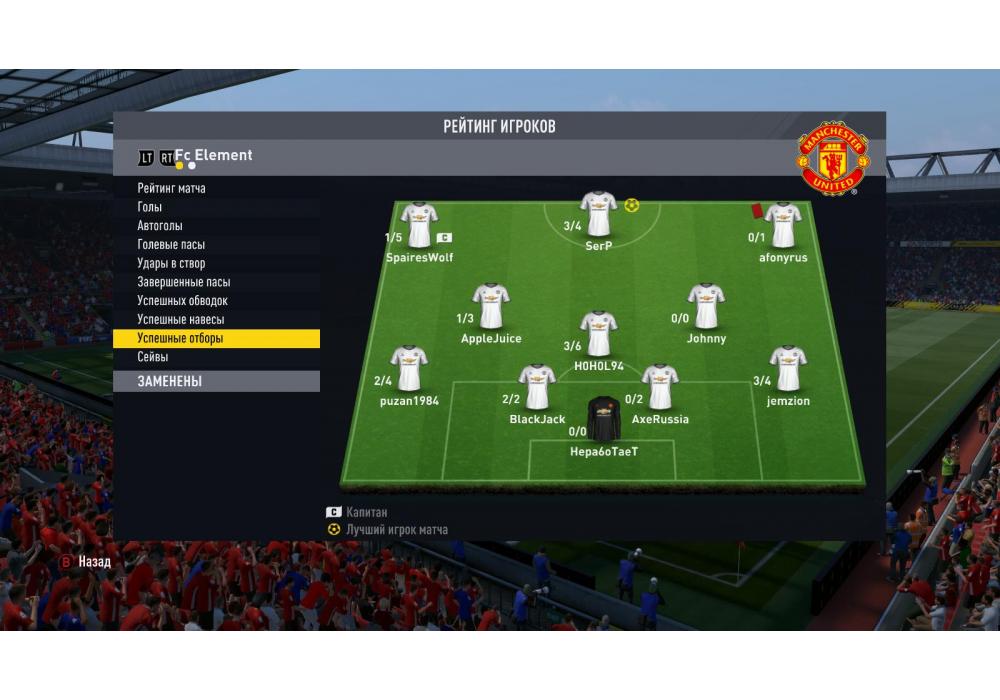Screen dimensions: 1000x700
Task: Show the Сейвы statistic
Action: point(153,357)
